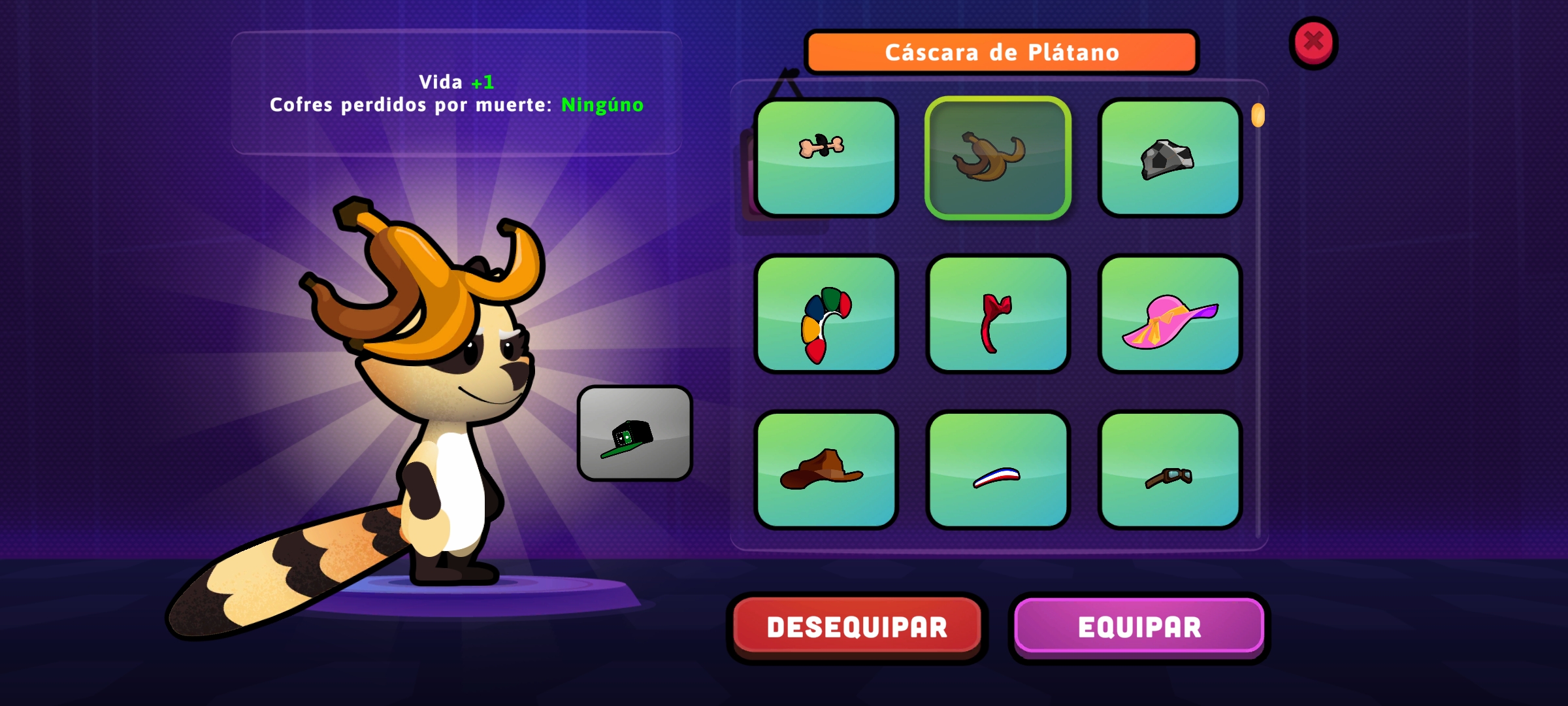Viewport: 1568px width, 706px height.
Task: Select the red ribbon hat slot
Action: [998, 314]
